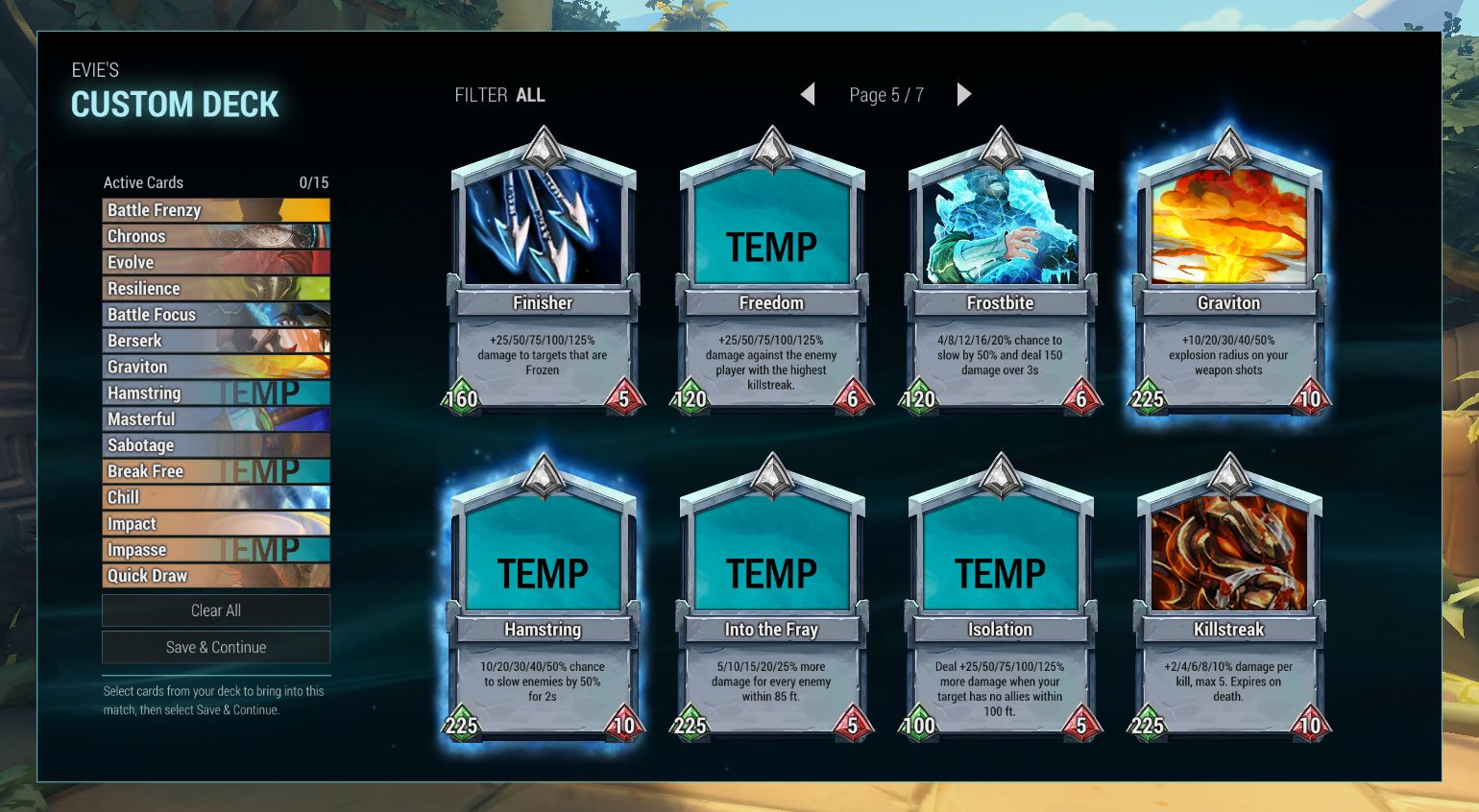Select Battle Frenzy in the active cards list

tap(216, 210)
